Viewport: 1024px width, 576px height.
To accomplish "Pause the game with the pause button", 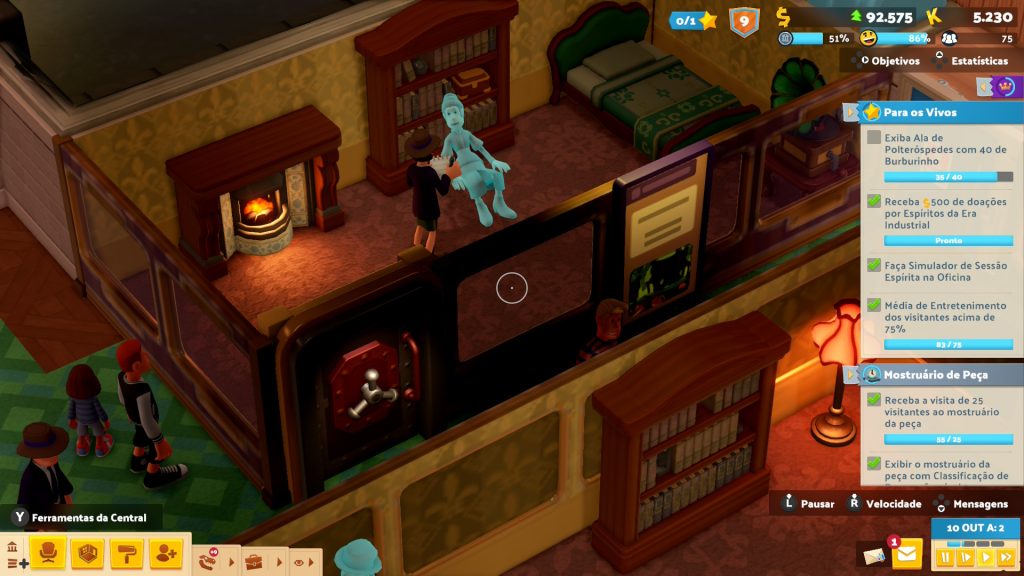I will click(x=945, y=557).
